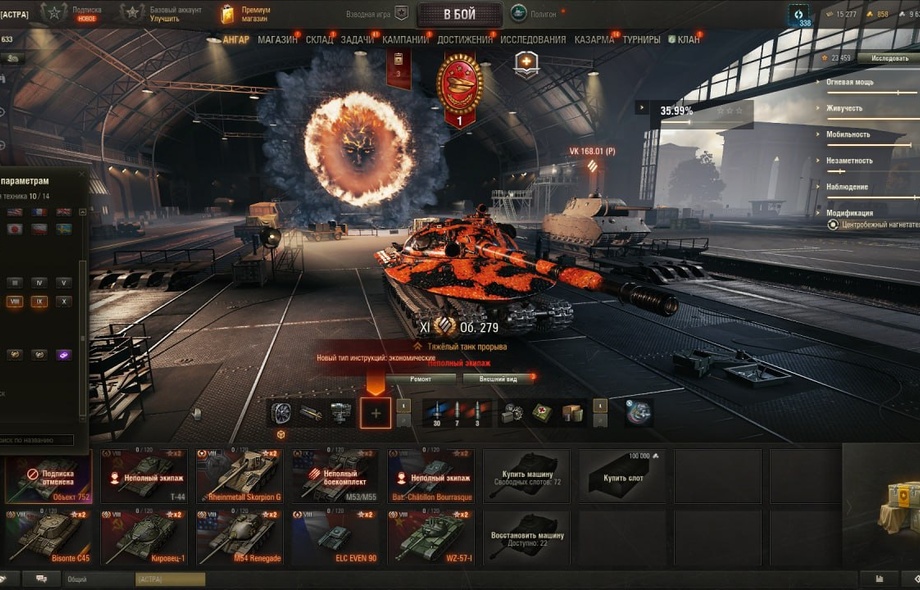The image size is (920, 590).
Task: Pick the ELC EVEN 90 tank
Action: click(334, 536)
